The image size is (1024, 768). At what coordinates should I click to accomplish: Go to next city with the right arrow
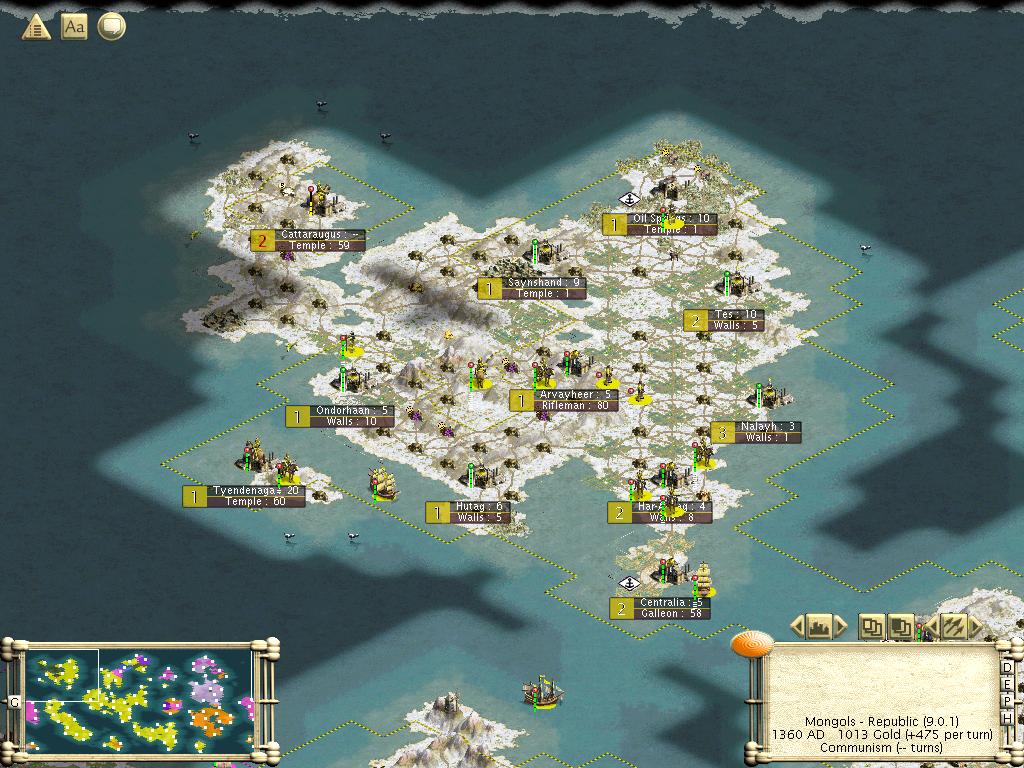841,627
